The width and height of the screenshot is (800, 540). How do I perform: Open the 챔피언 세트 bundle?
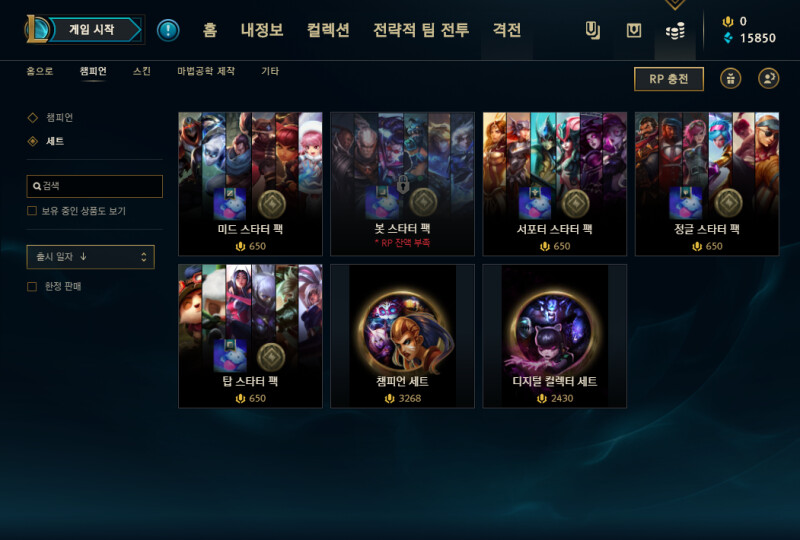click(x=402, y=335)
